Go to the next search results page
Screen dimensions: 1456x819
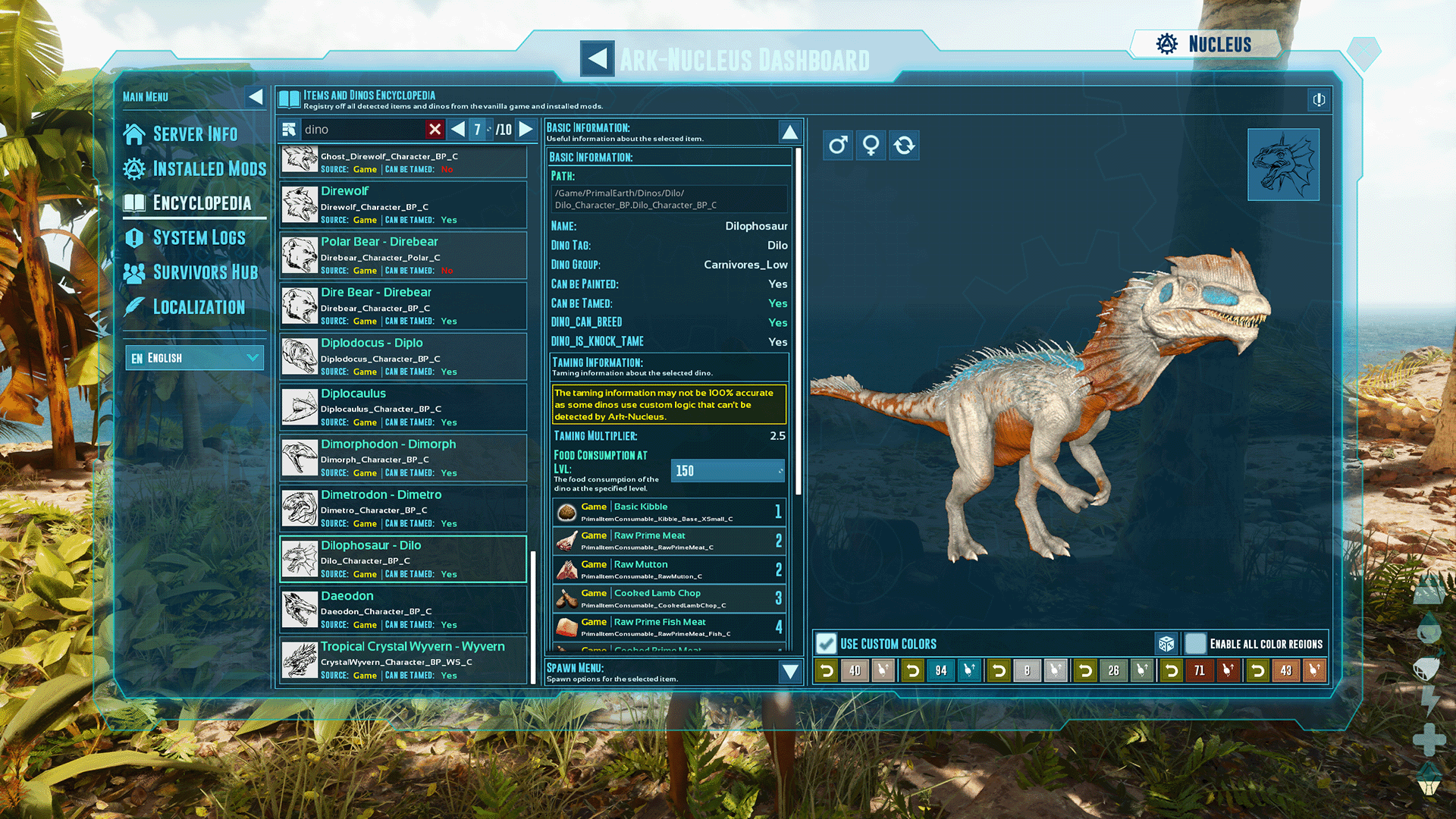[x=526, y=129]
